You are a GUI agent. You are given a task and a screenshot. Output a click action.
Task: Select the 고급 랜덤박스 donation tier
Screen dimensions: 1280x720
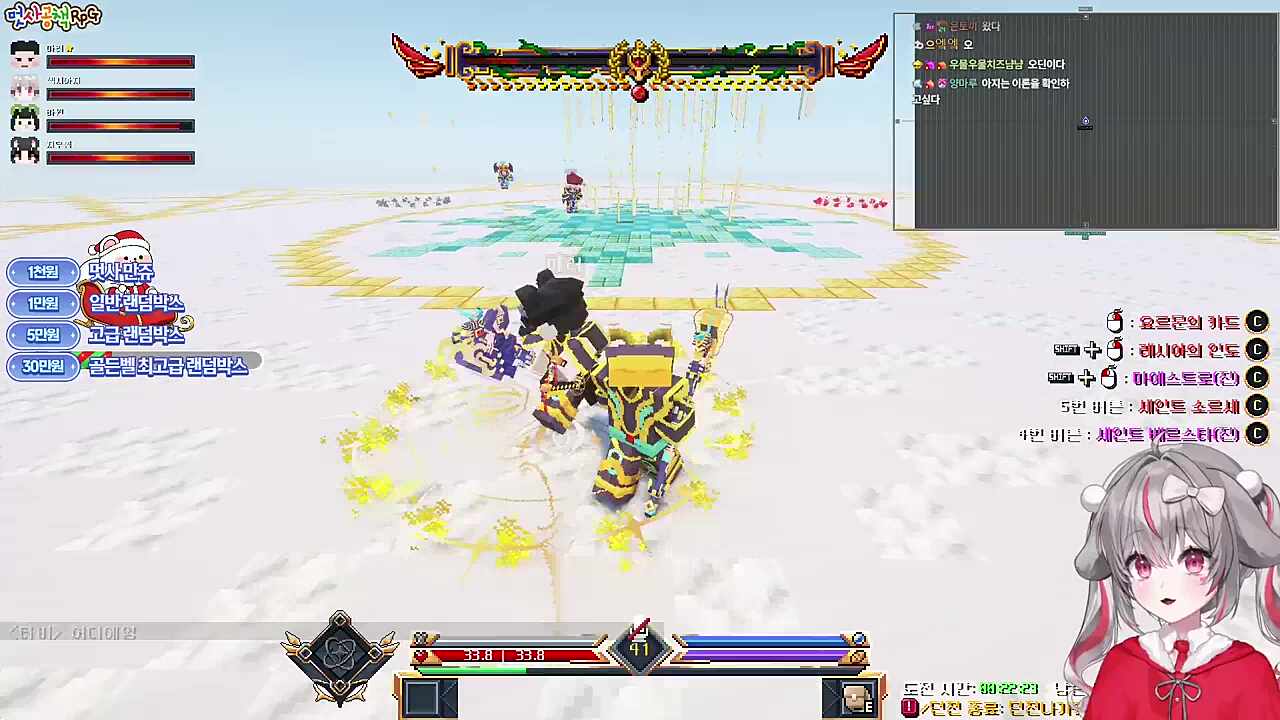(140, 335)
